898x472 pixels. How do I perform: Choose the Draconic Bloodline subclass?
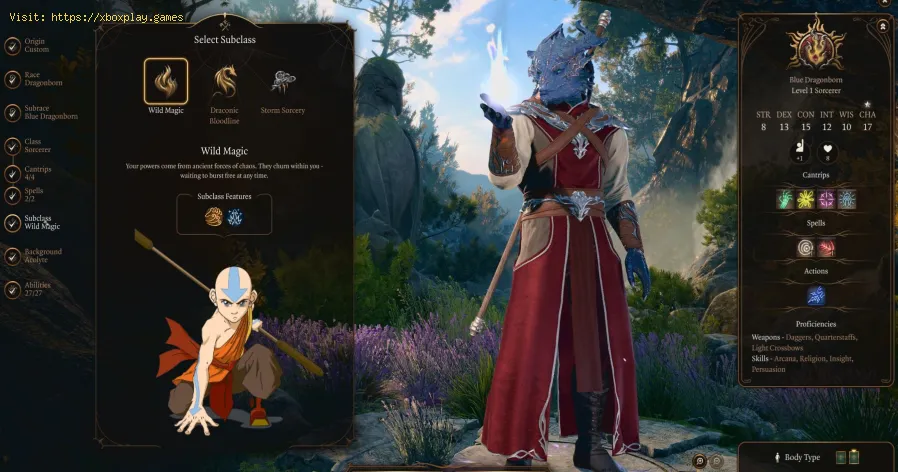(x=225, y=81)
